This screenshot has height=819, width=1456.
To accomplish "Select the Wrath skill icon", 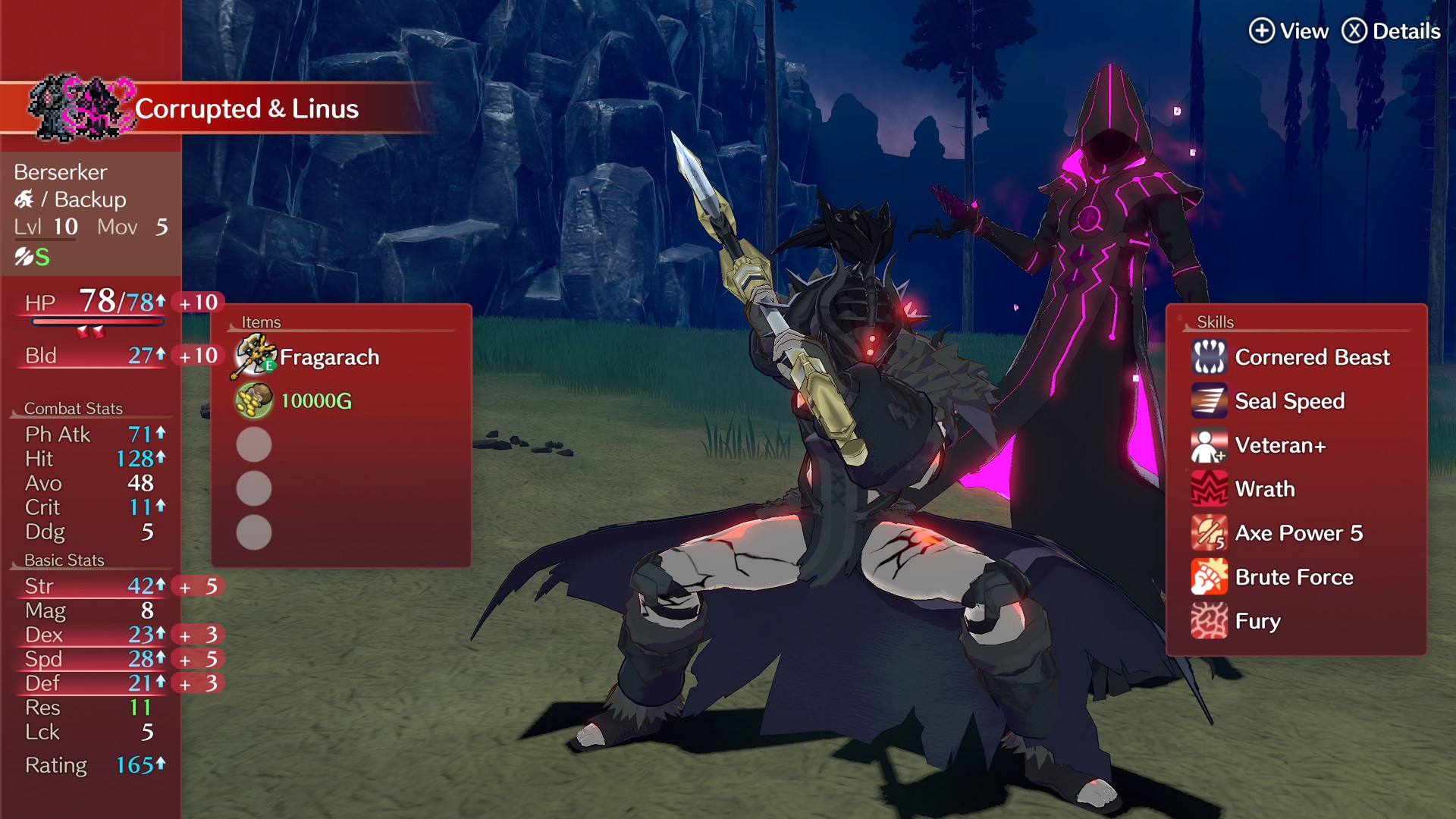I will click(x=1210, y=489).
